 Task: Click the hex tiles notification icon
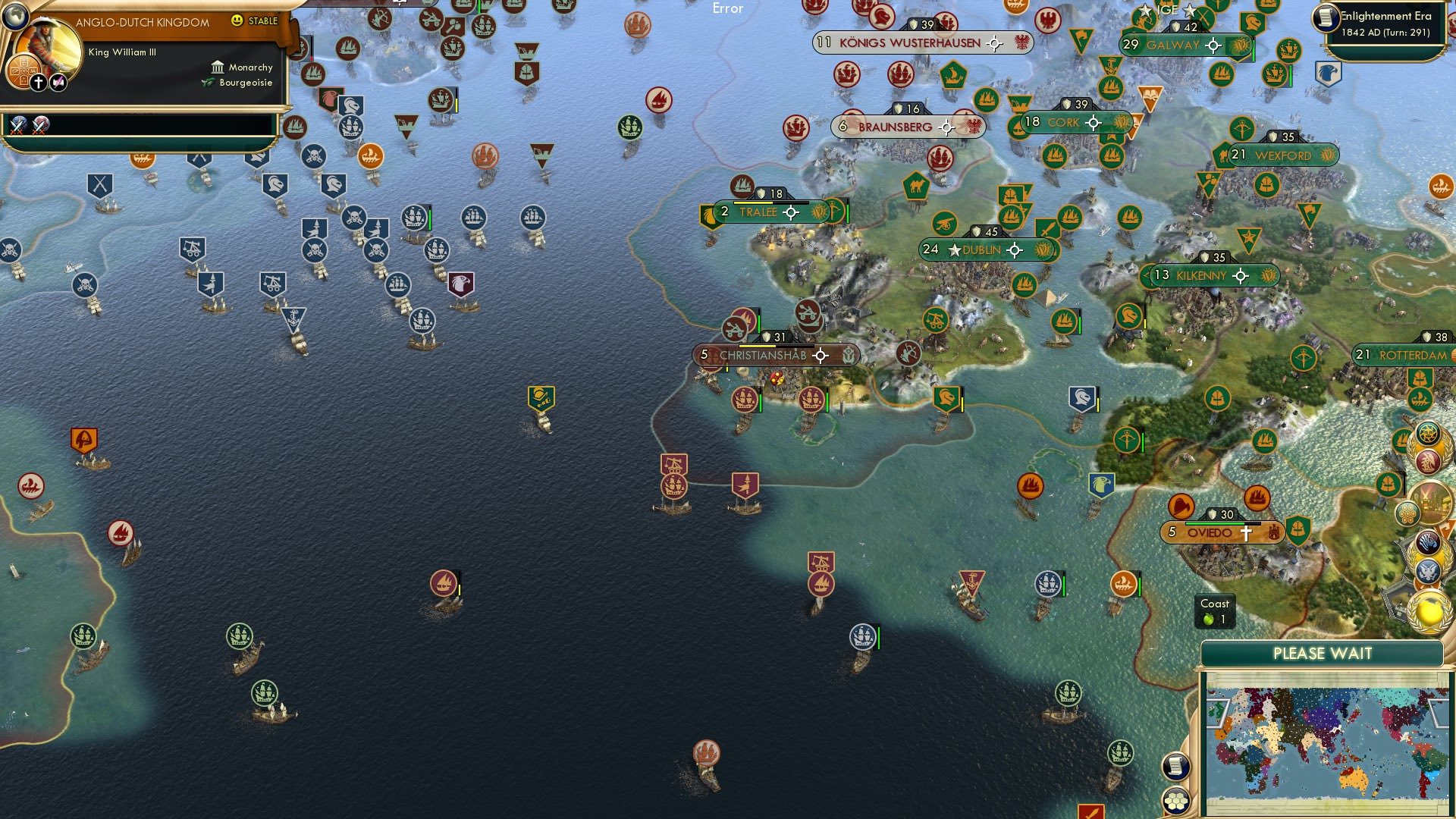(x=1407, y=512)
